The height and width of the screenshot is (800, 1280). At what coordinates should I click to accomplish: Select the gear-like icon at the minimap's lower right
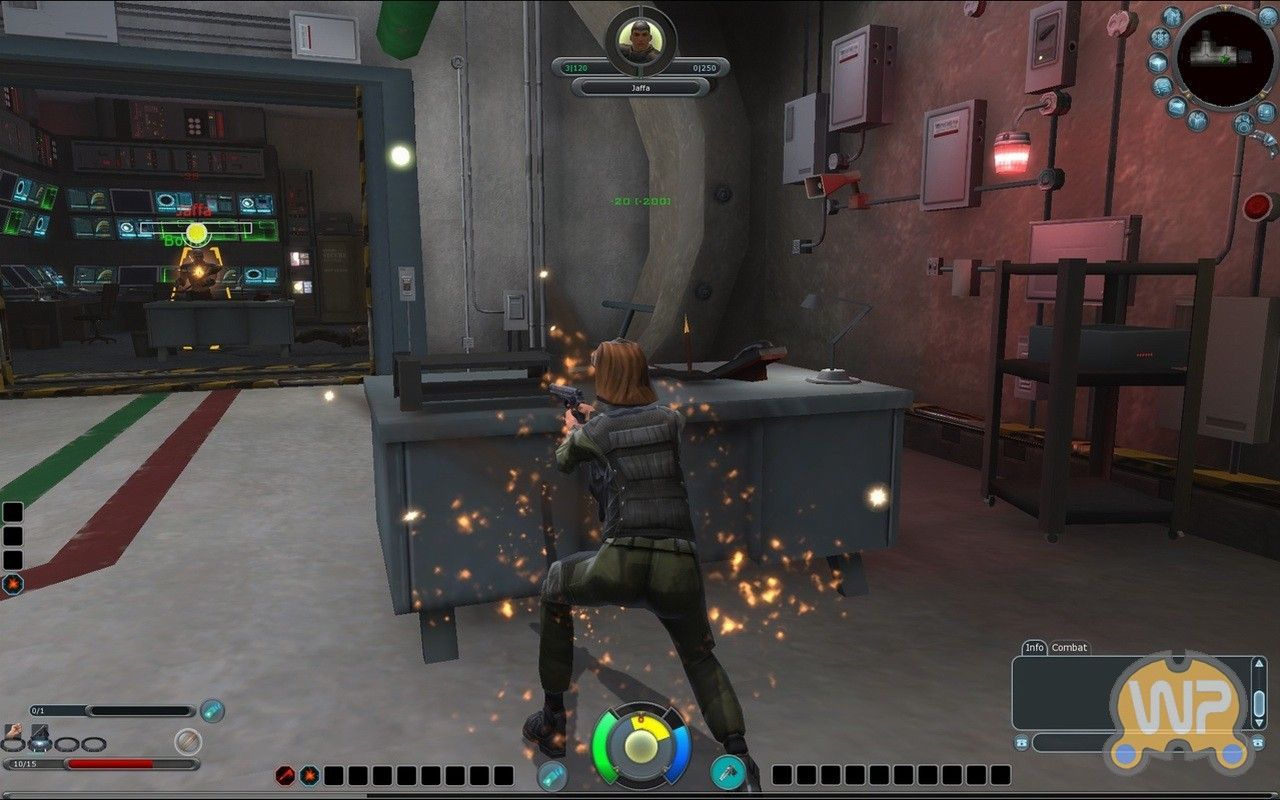pyautogui.click(x=1242, y=122)
